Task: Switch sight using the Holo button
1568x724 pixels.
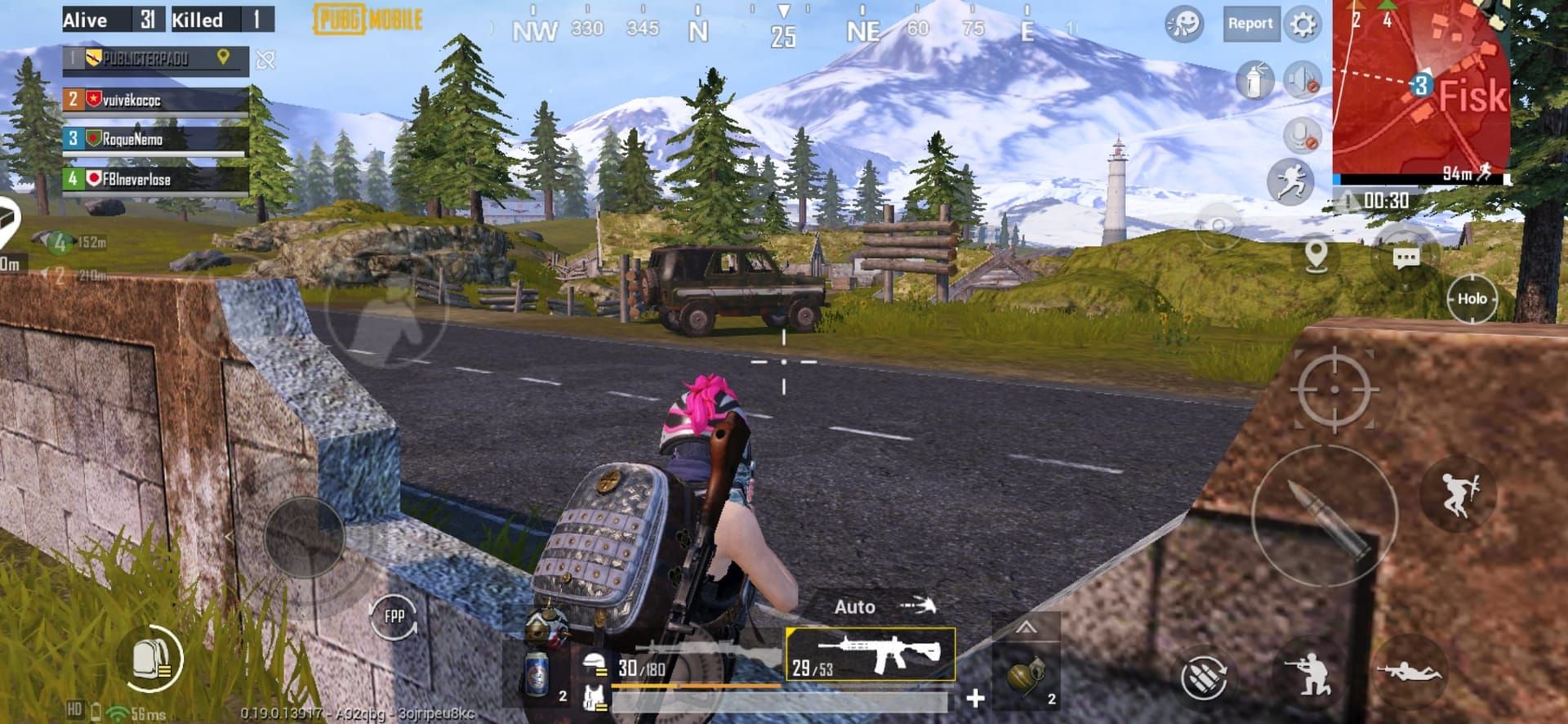Action: [x=1473, y=299]
